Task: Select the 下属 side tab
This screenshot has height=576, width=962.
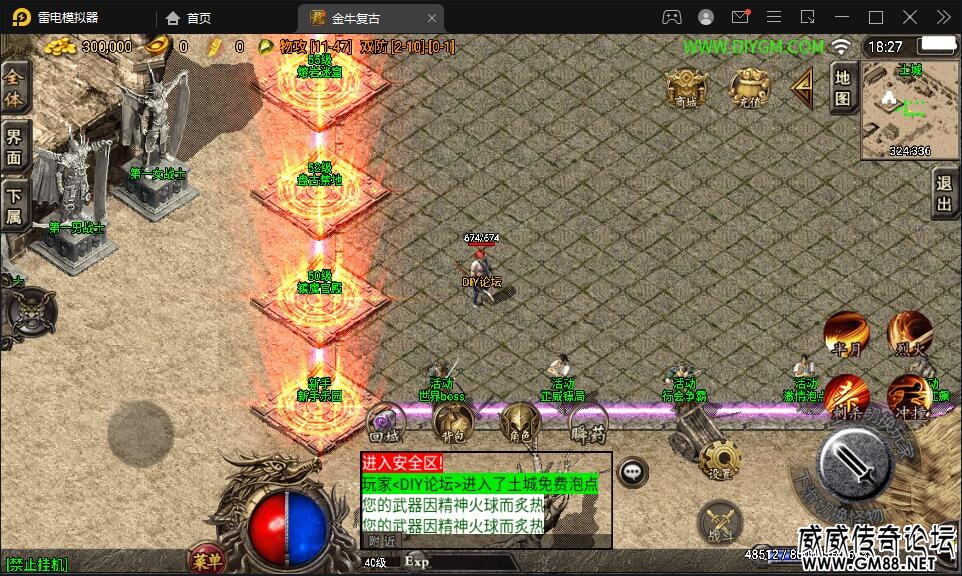Action: point(15,206)
